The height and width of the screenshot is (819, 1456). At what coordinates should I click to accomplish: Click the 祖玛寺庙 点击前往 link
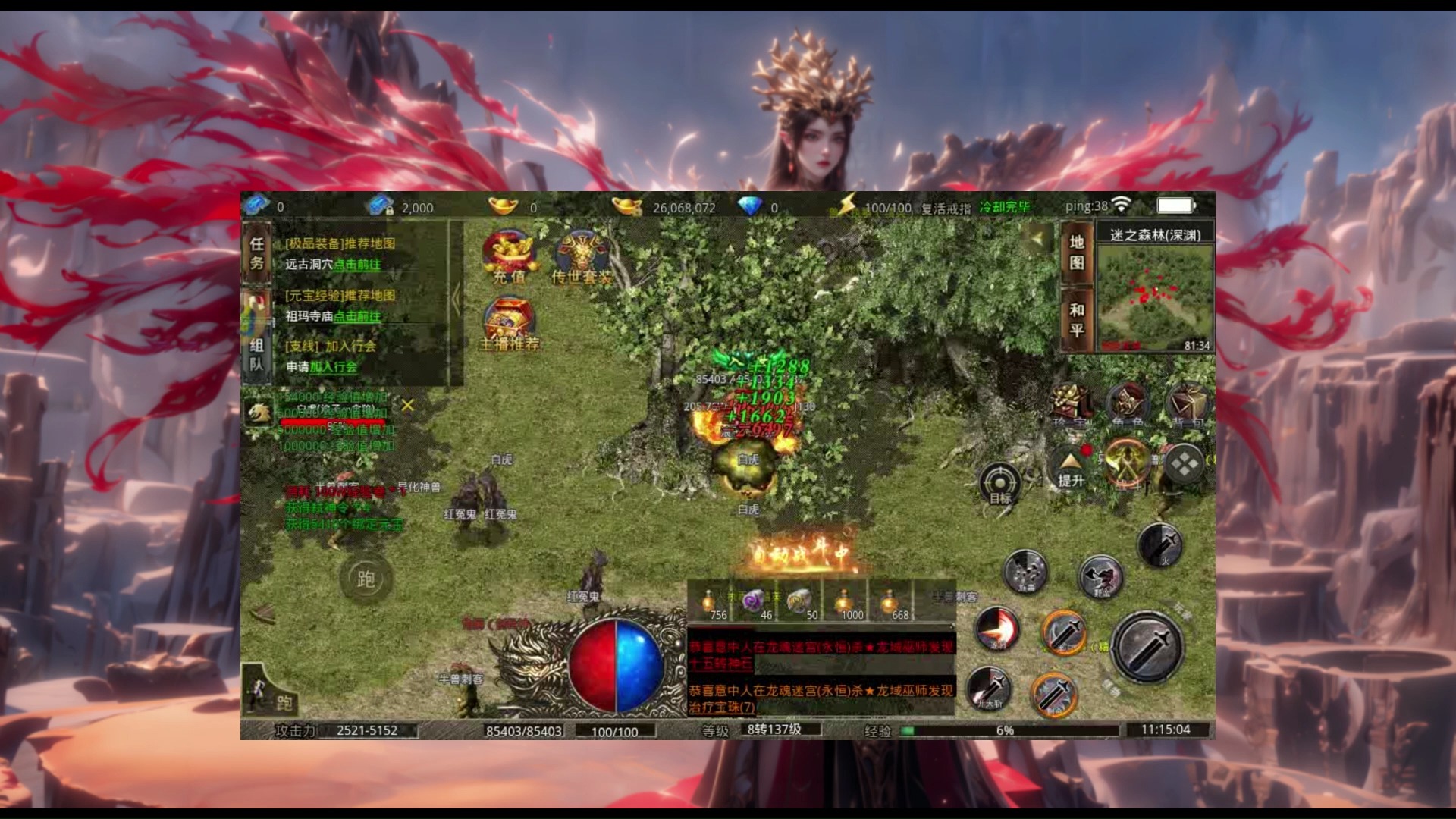357,316
